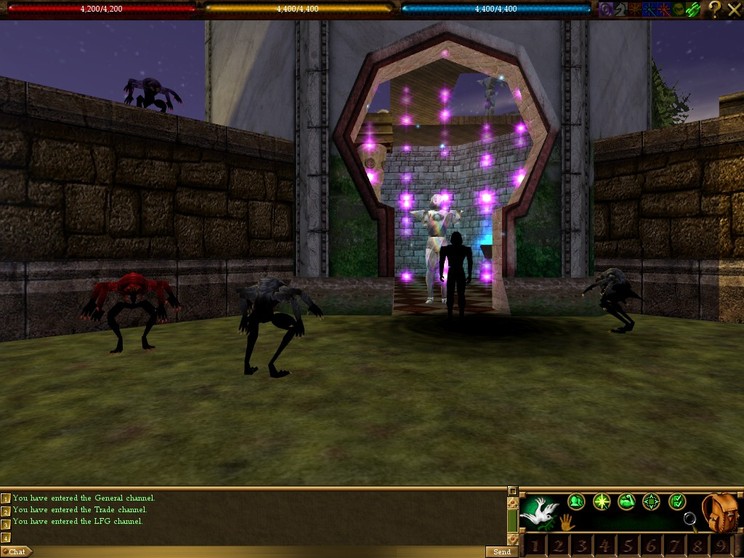Viewport: 744px width, 558px height.
Task: Open the flexed arm attributes panel
Action: pos(627,501)
